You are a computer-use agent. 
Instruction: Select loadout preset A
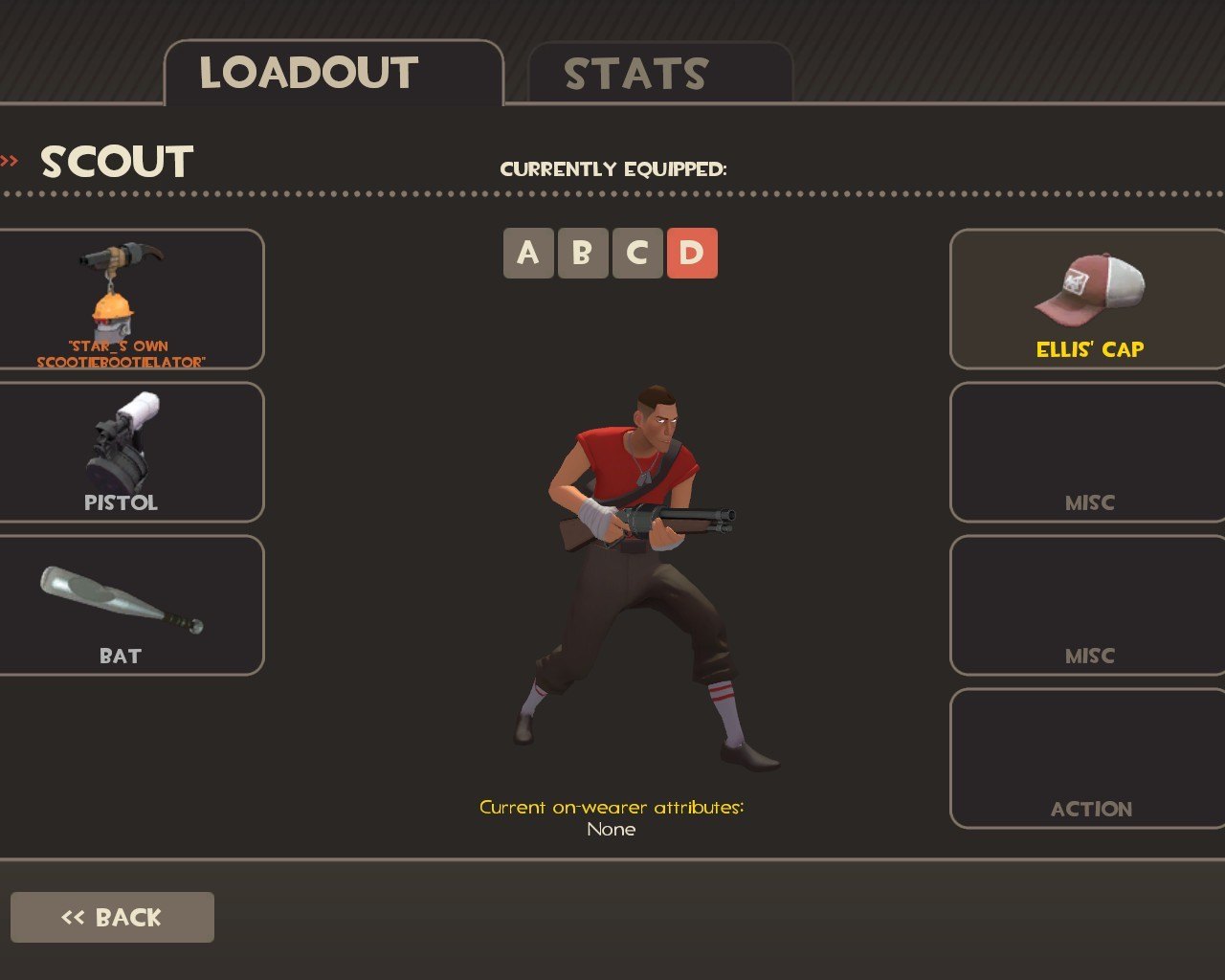coord(528,254)
